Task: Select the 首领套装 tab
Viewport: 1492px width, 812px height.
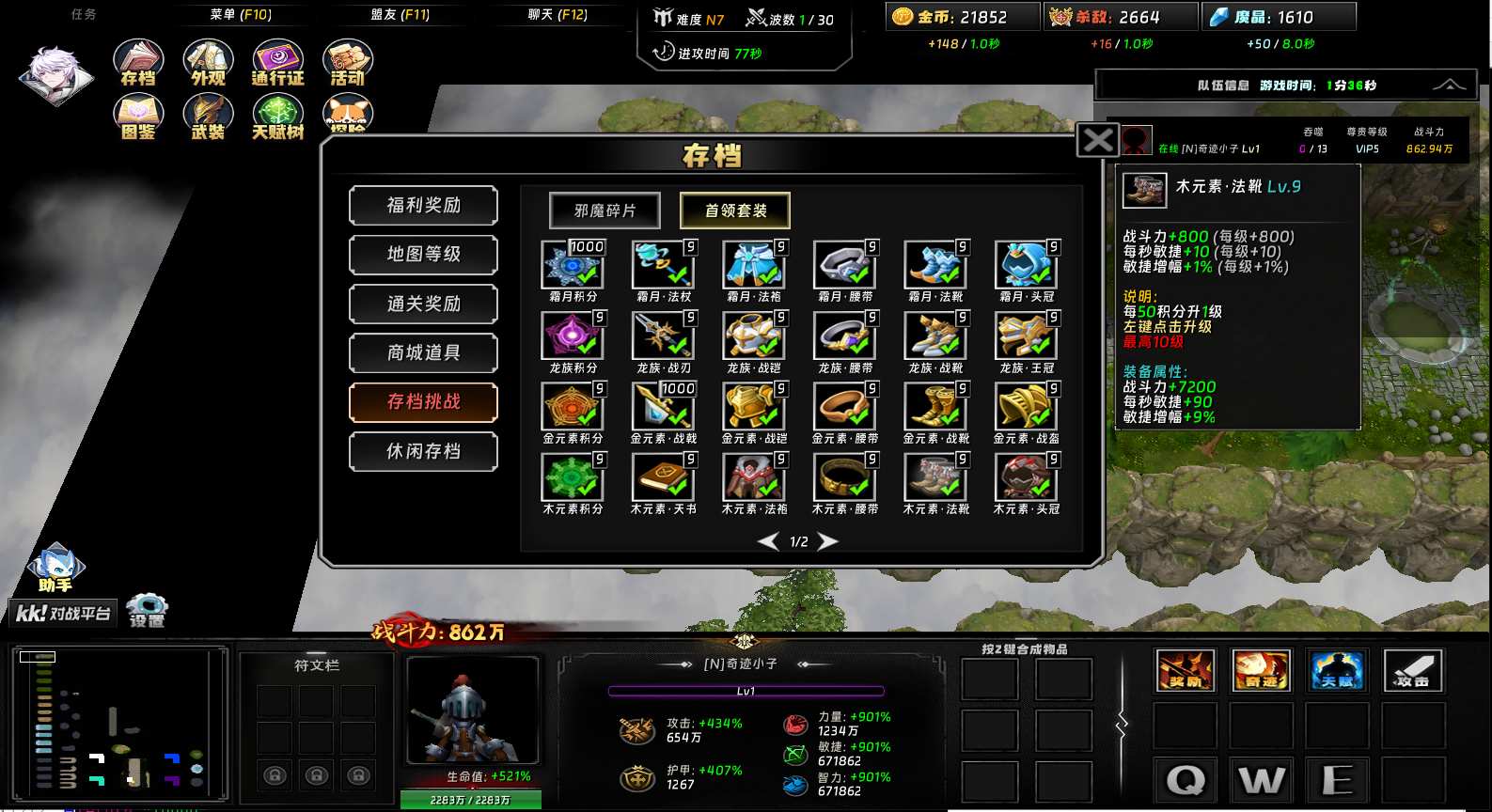Action: pos(735,211)
